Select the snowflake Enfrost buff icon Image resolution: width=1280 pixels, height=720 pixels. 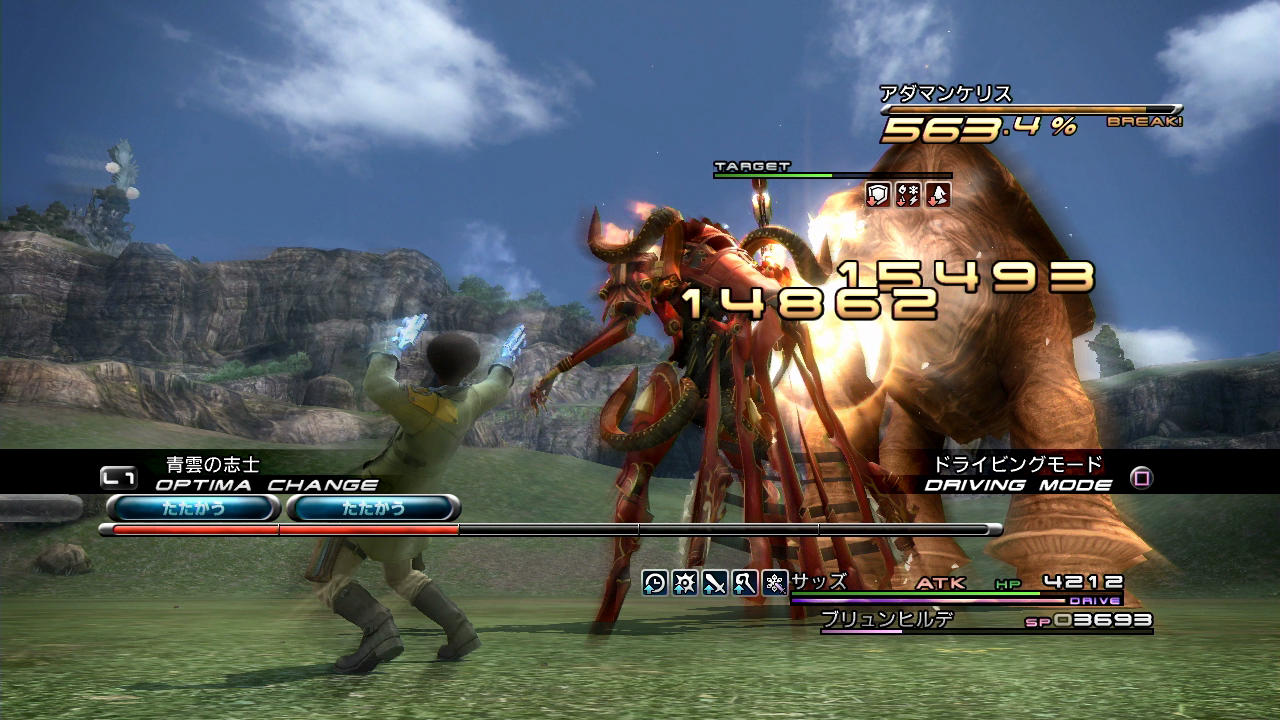pos(775,582)
